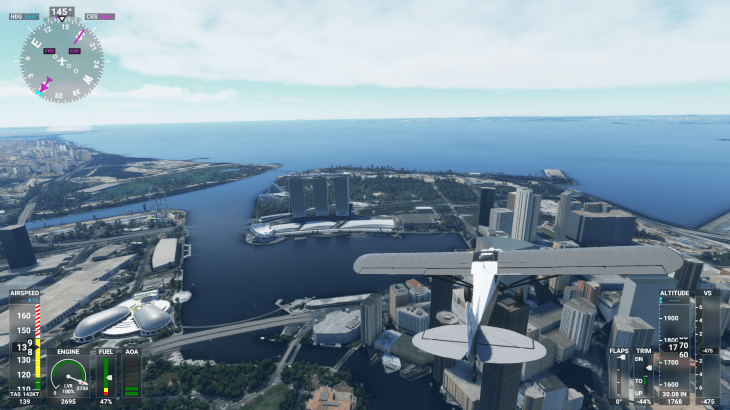Viewport: 730px width, 410px height.
Task: Select the CRS course box
Action: pos(99,17)
